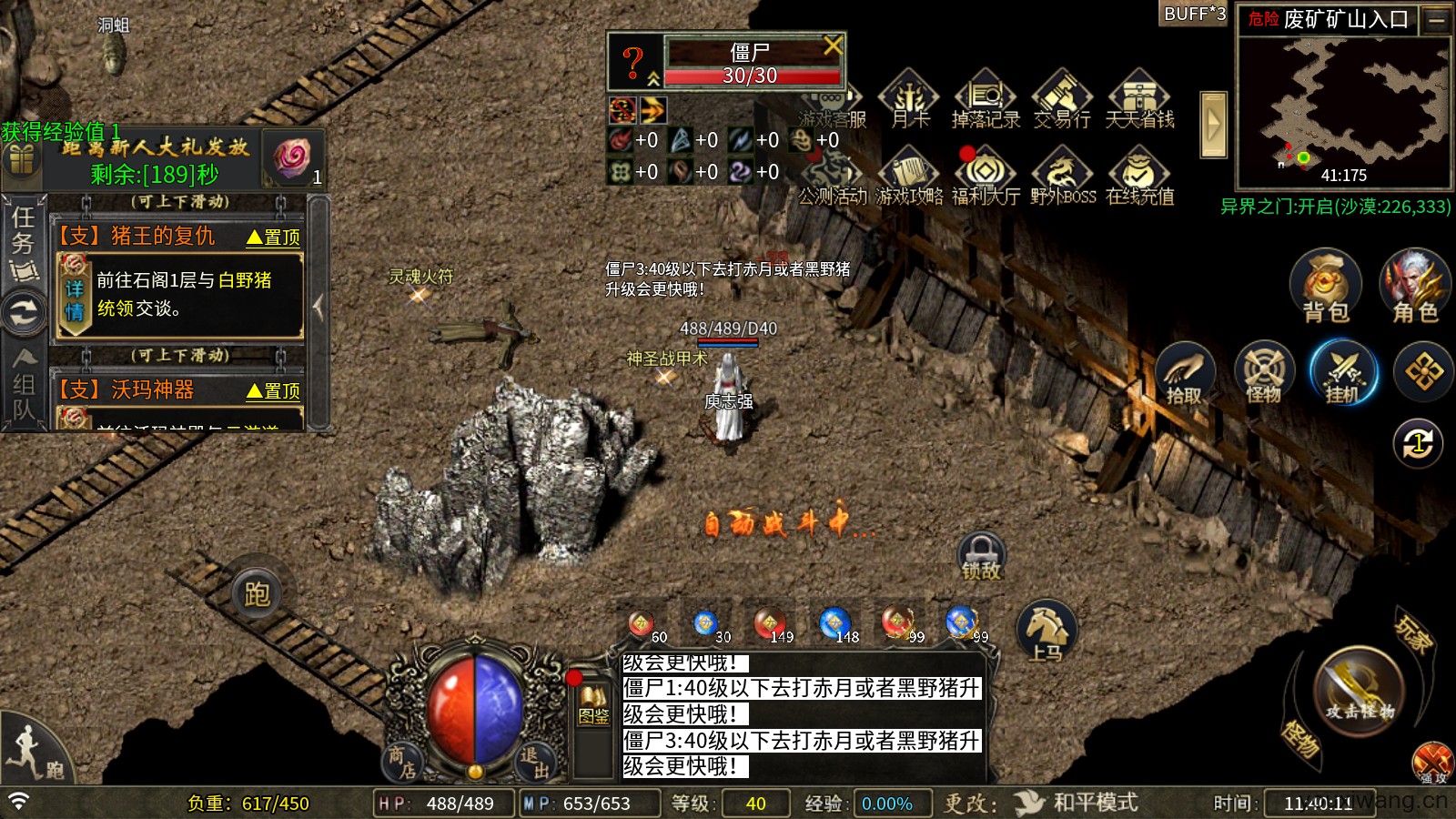Activate the 锁敌 lock-target button

point(981,556)
